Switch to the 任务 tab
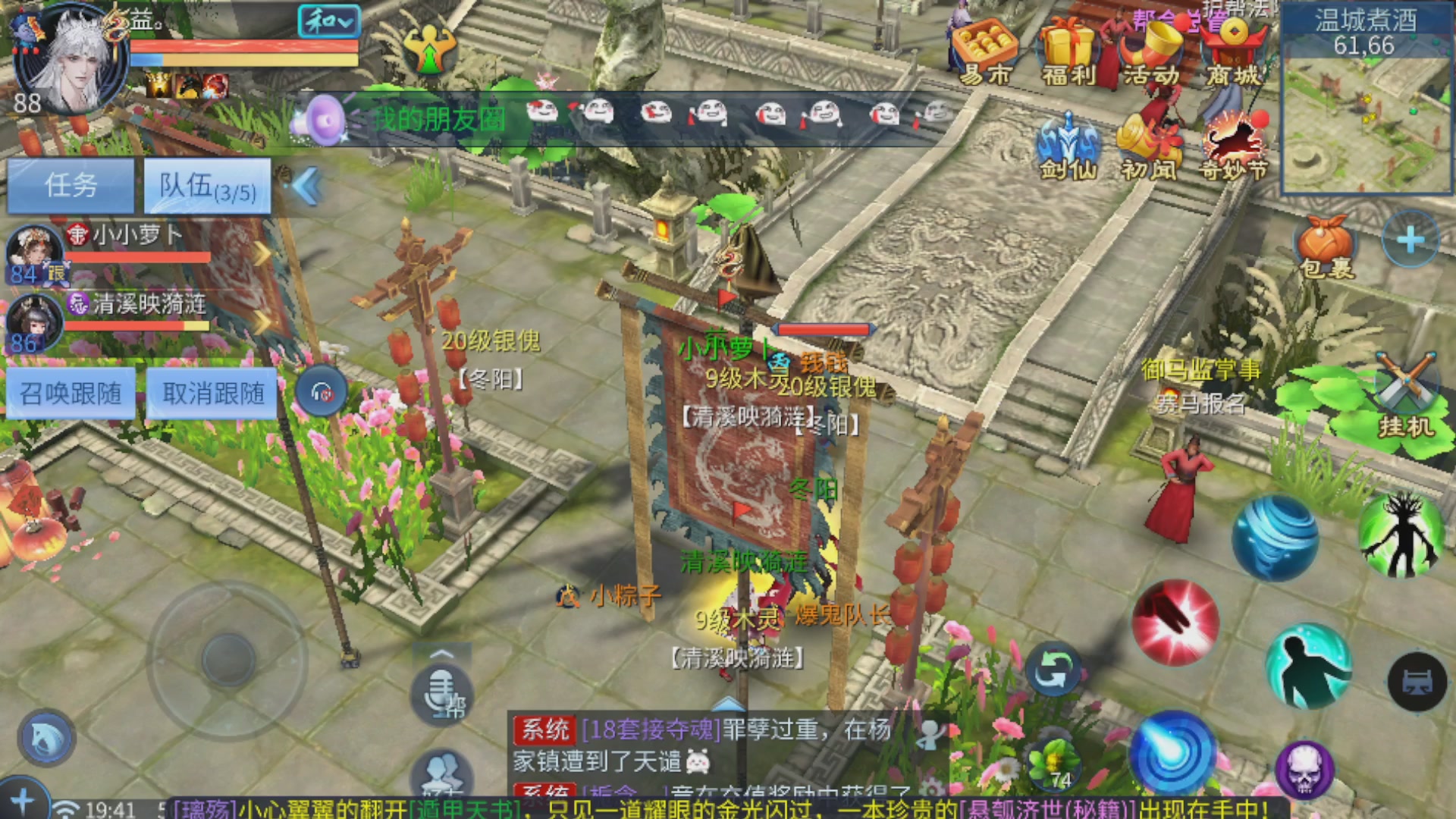 click(71, 184)
